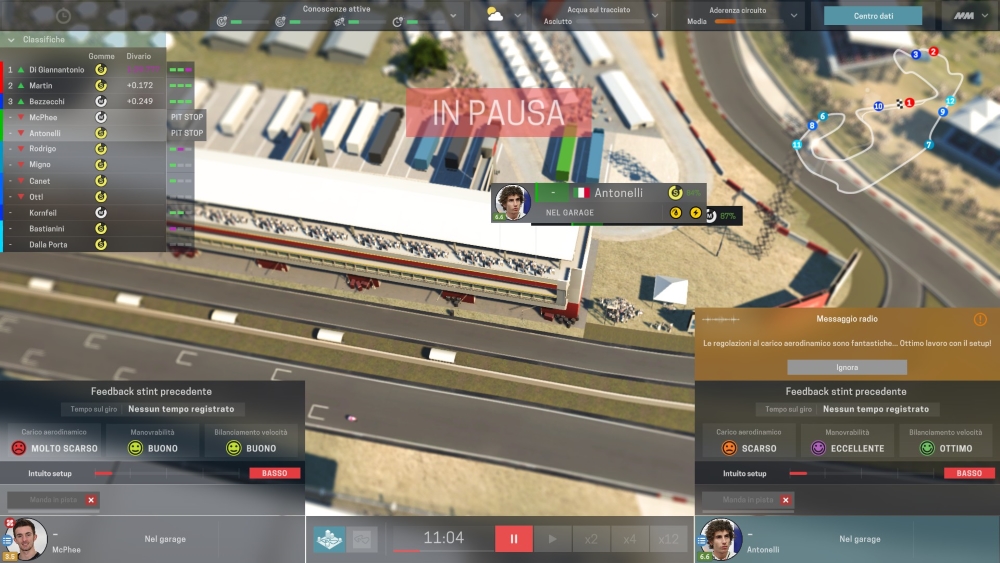Screen dimensions: 1000x563
Task: Open the Centro dati panel
Action: point(872,16)
